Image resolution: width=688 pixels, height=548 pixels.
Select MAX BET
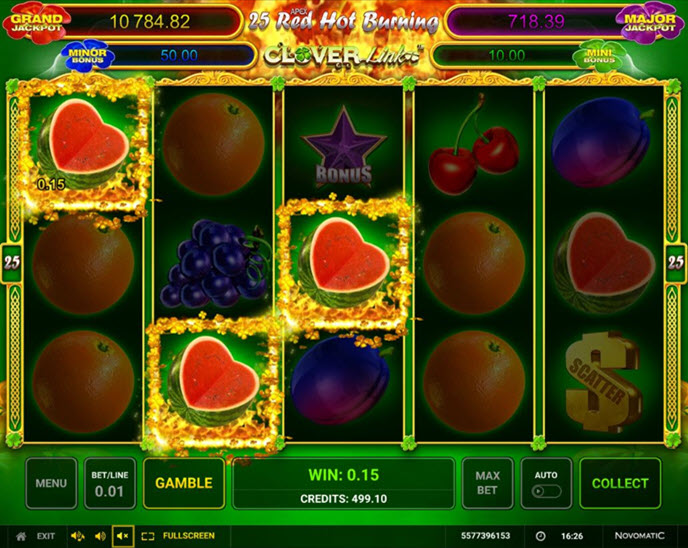click(488, 483)
